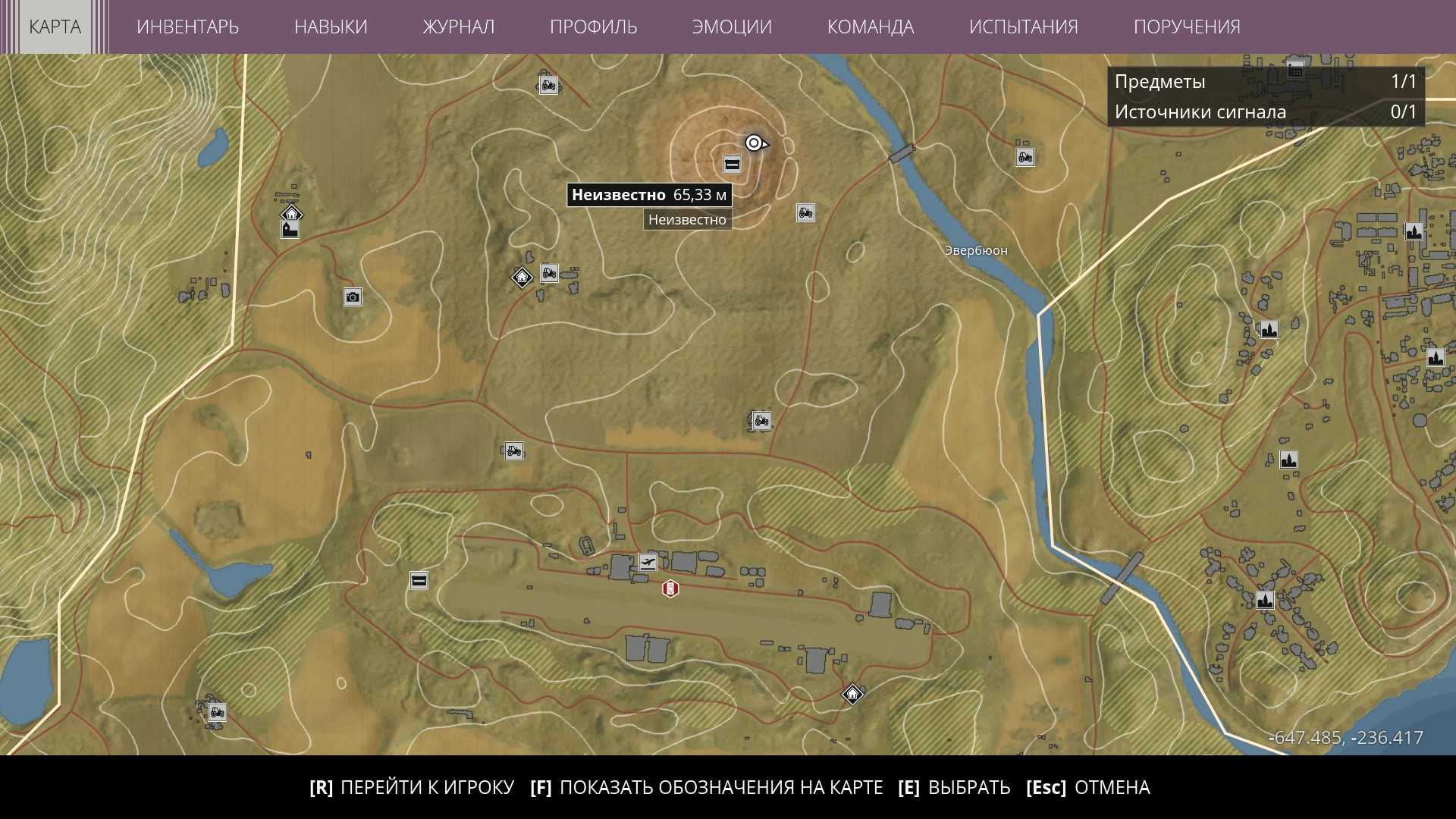
Task: Click the player position marker
Action: (x=755, y=143)
